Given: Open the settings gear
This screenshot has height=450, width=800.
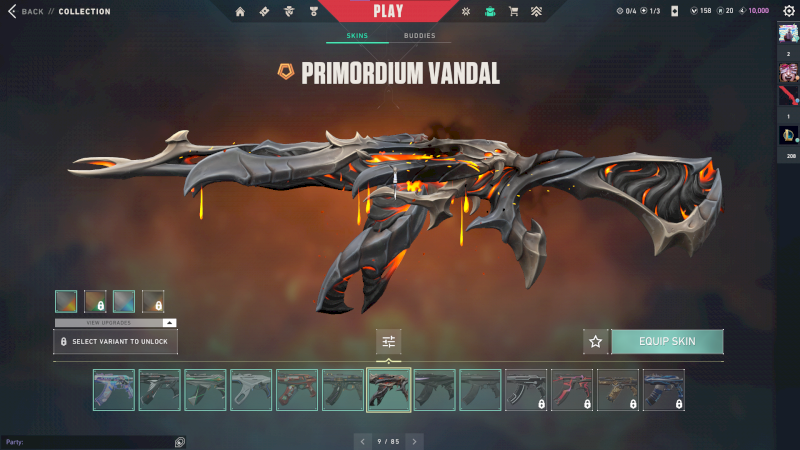Looking at the screenshot, I should [x=788, y=11].
